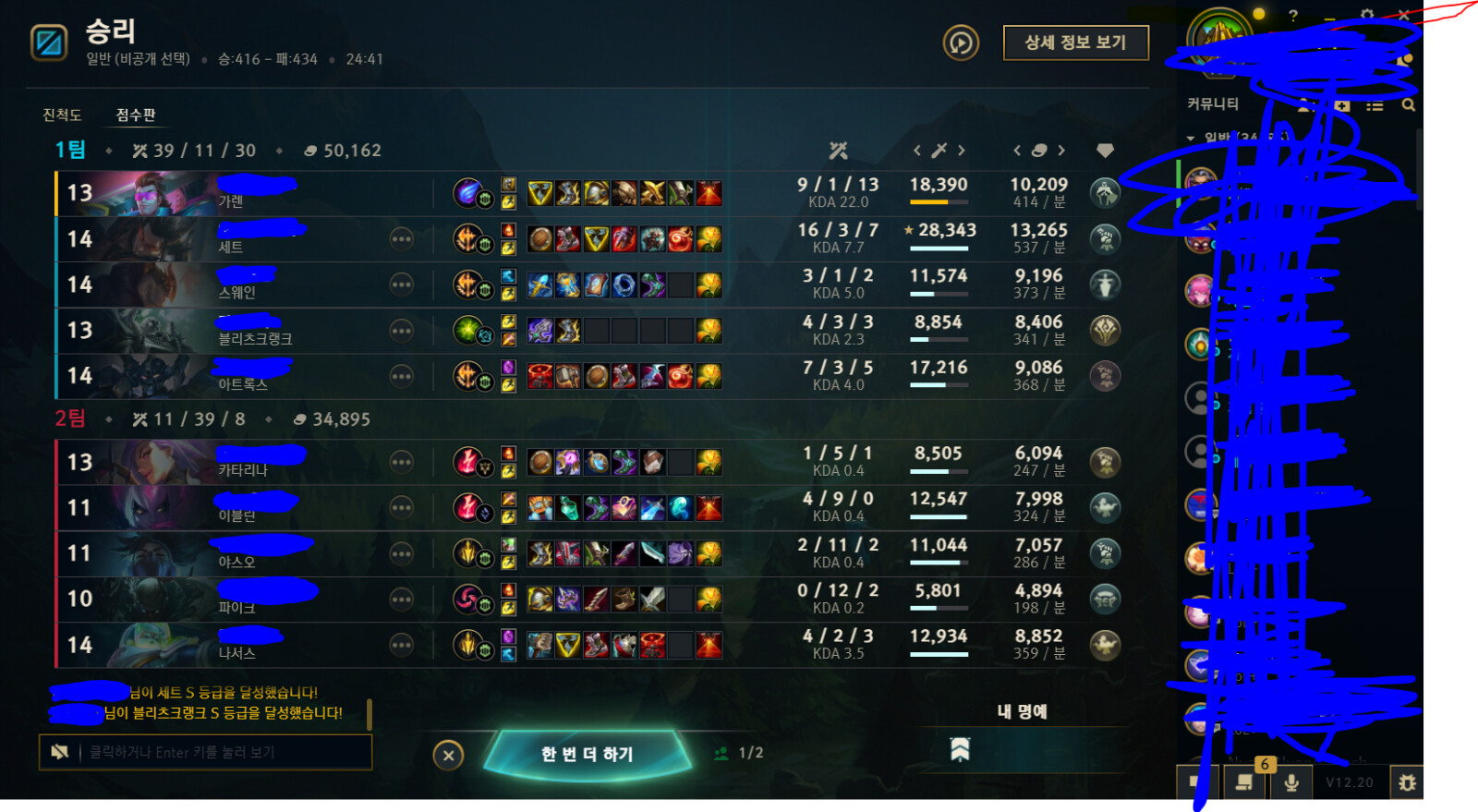This screenshot has height=812, width=1478.
Task: Open the bug report icon near V12.20
Action: pyautogui.click(x=1408, y=781)
